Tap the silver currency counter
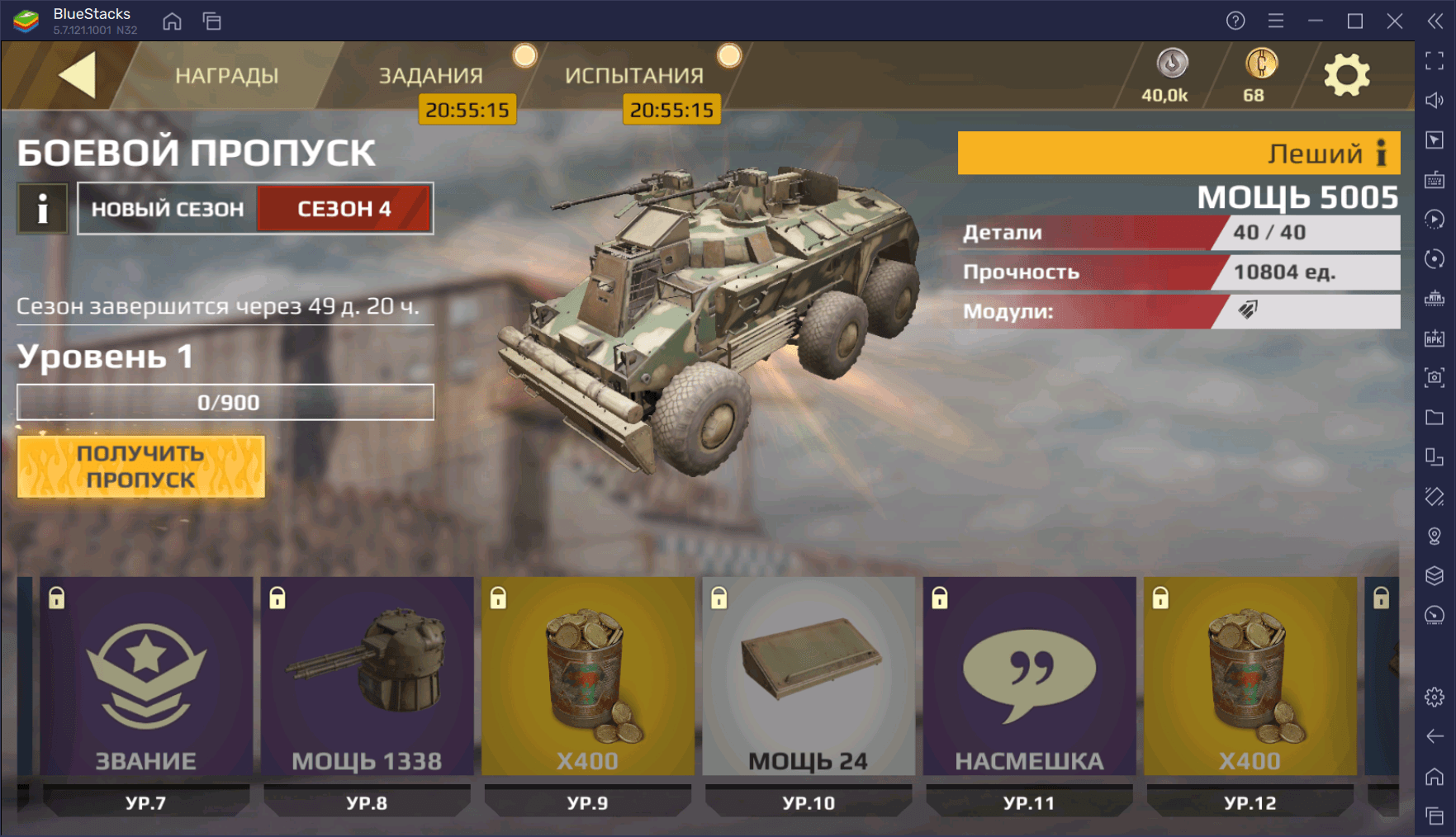The image size is (1456, 837). [x=1167, y=76]
